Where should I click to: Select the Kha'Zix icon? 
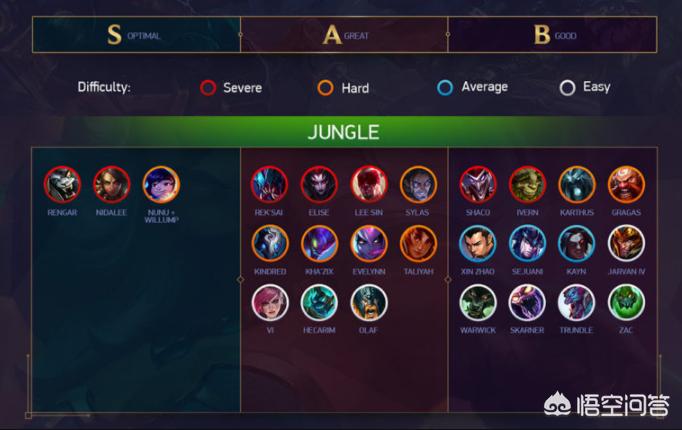point(319,243)
